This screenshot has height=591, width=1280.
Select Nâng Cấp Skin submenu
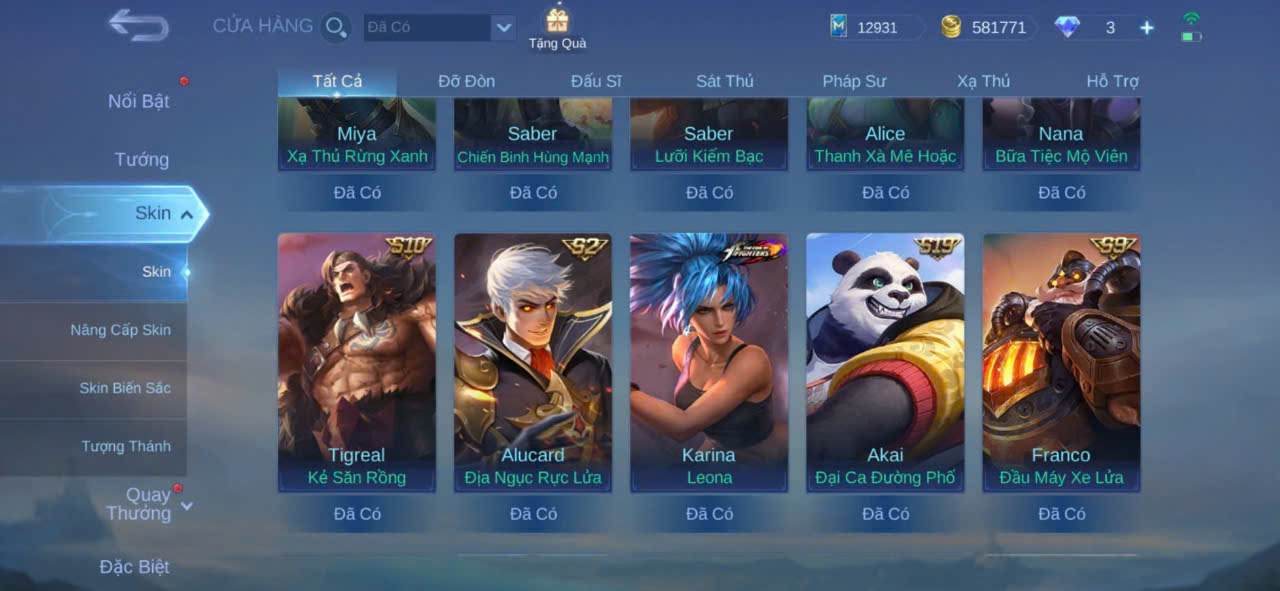coord(120,330)
